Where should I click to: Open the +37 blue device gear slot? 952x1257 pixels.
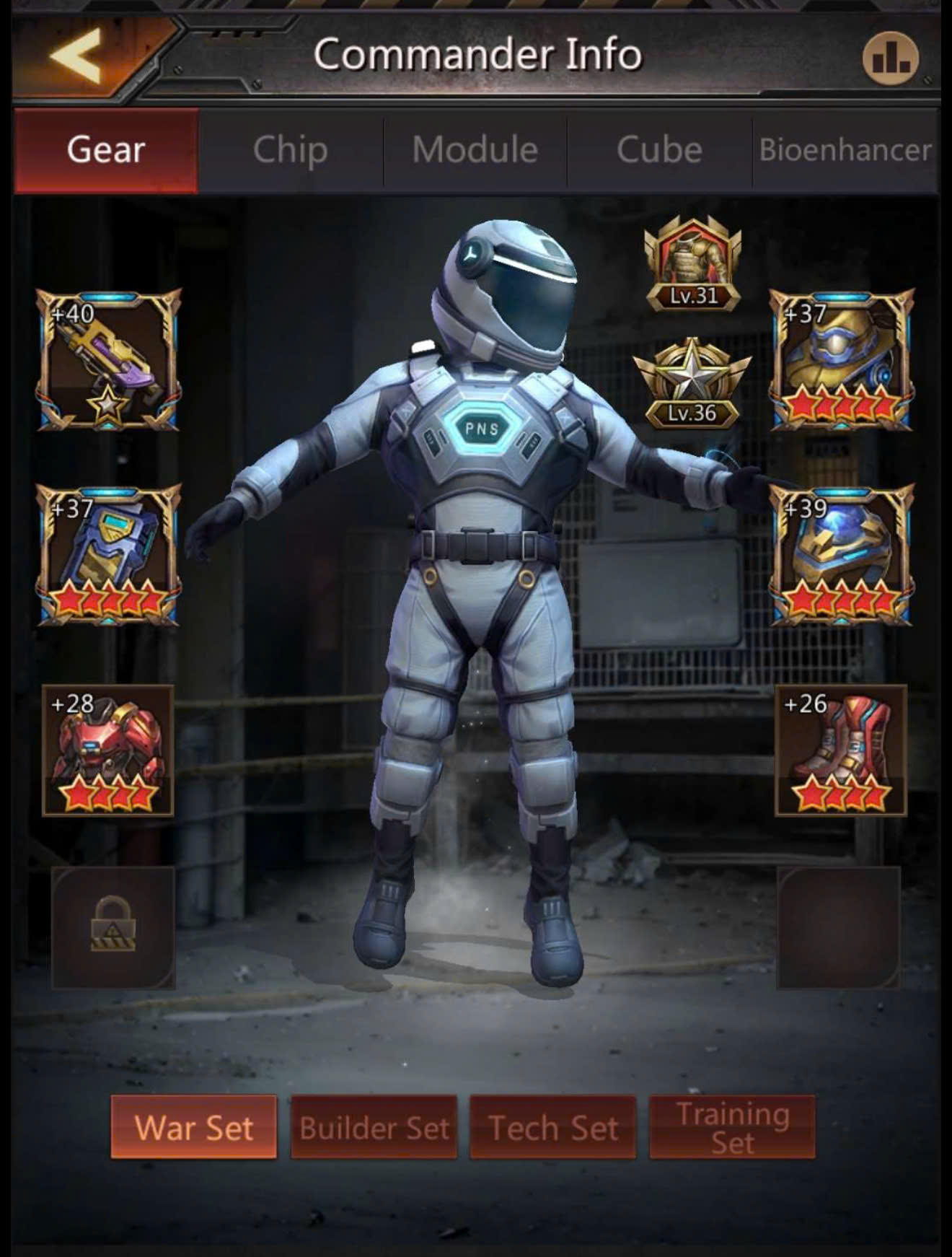pos(109,554)
